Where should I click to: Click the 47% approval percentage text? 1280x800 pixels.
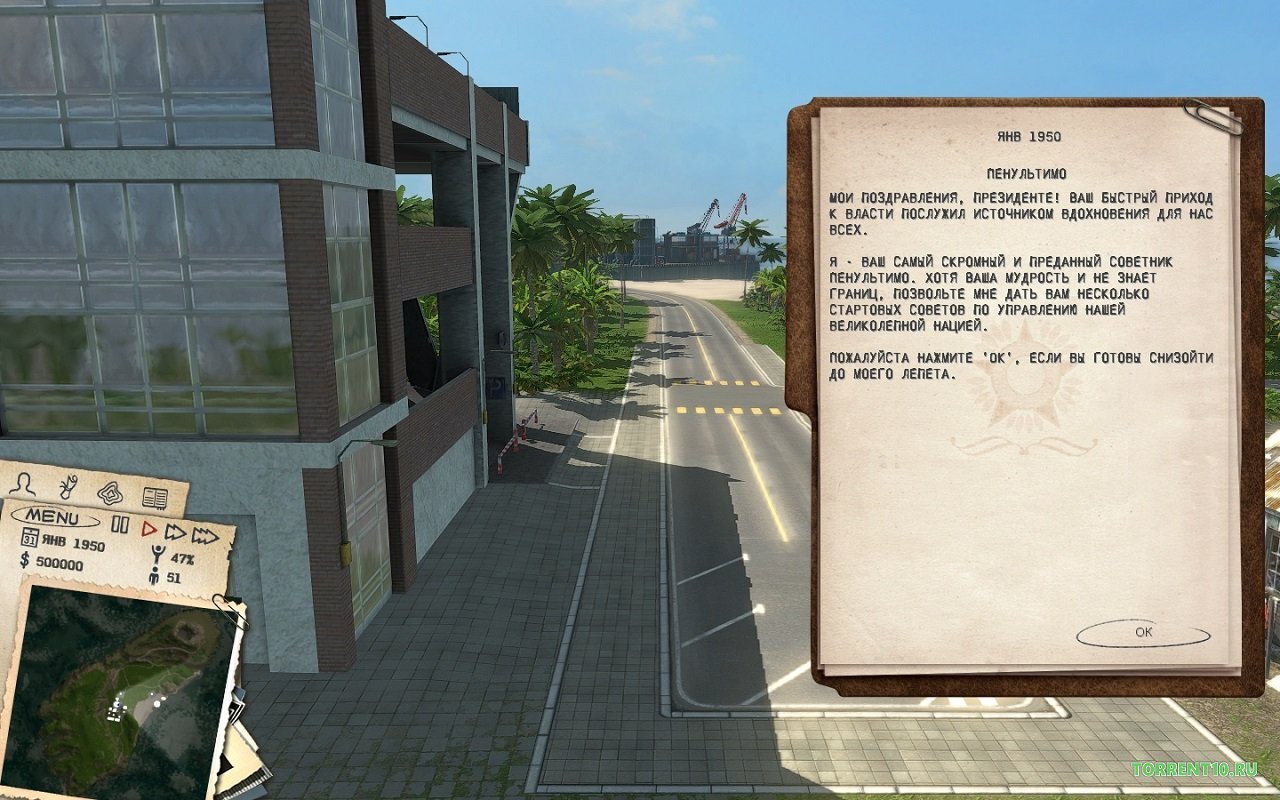coord(183,558)
